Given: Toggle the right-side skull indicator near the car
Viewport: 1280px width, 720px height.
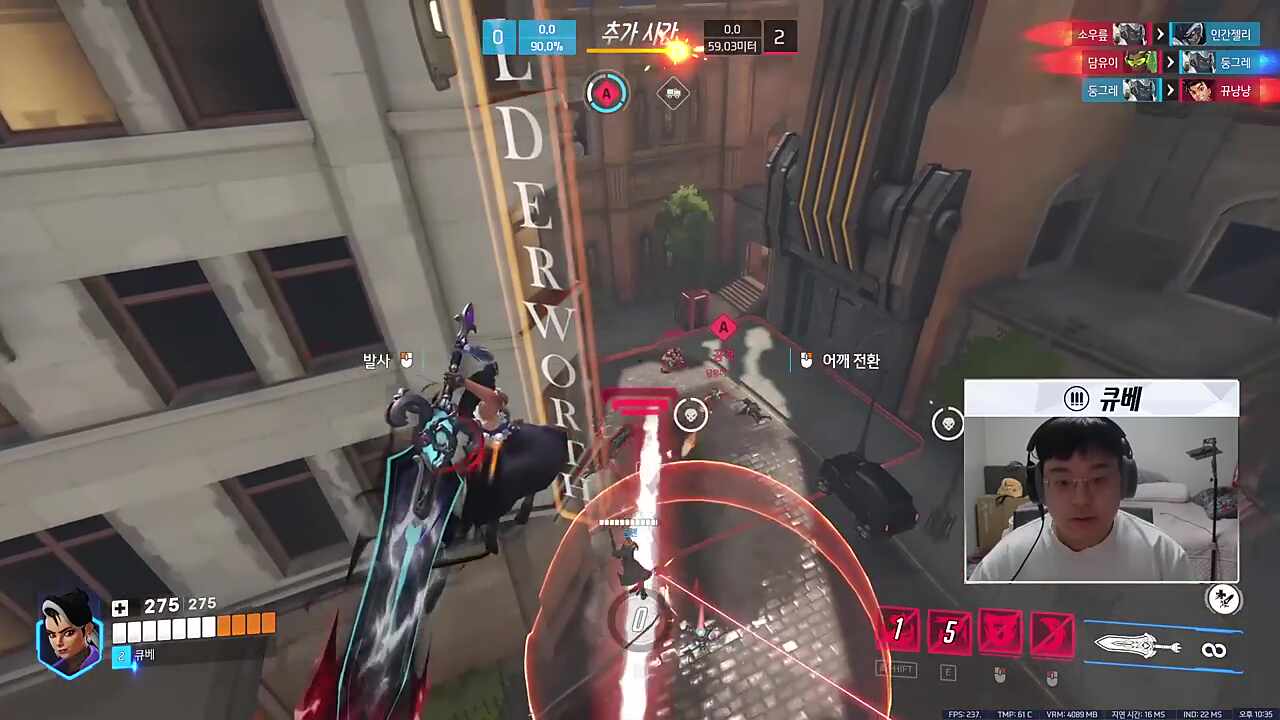Looking at the screenshot, I should (947, 423).
